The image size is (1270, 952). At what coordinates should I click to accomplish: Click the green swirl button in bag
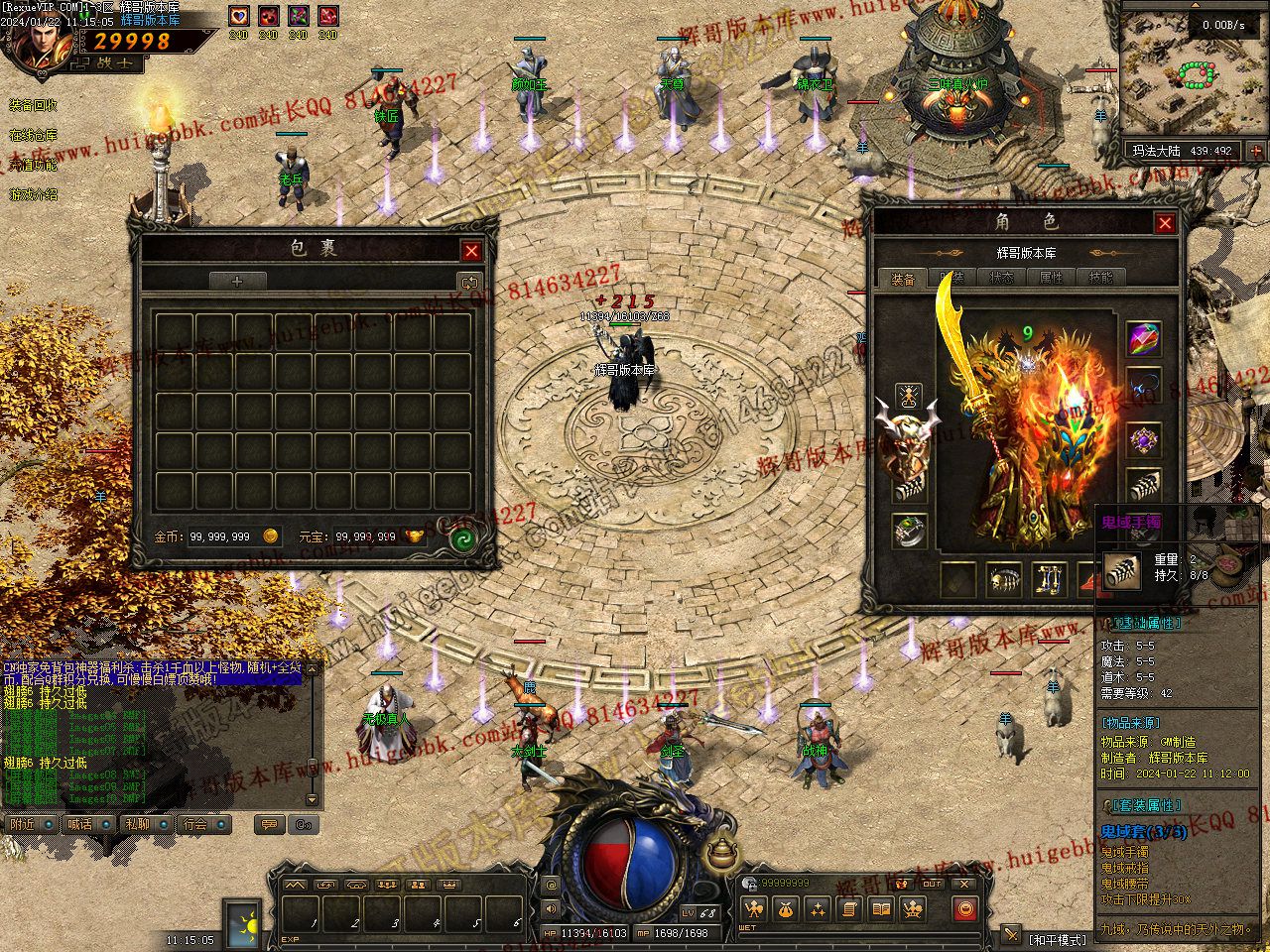tap(461, 539)
